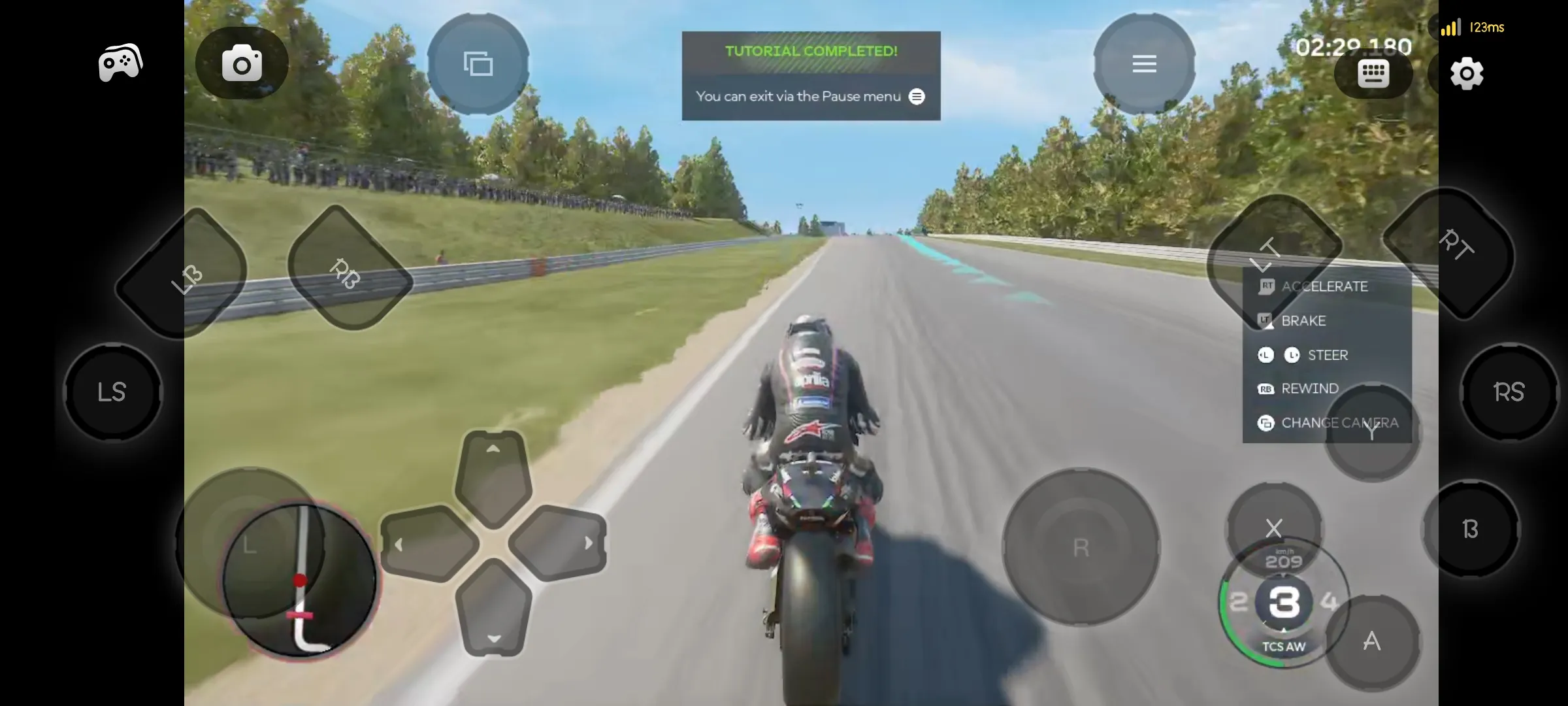The height and width of the screenshot is (706, 1568).
Task: Tap the RS right stick button
Action: 1509,391
